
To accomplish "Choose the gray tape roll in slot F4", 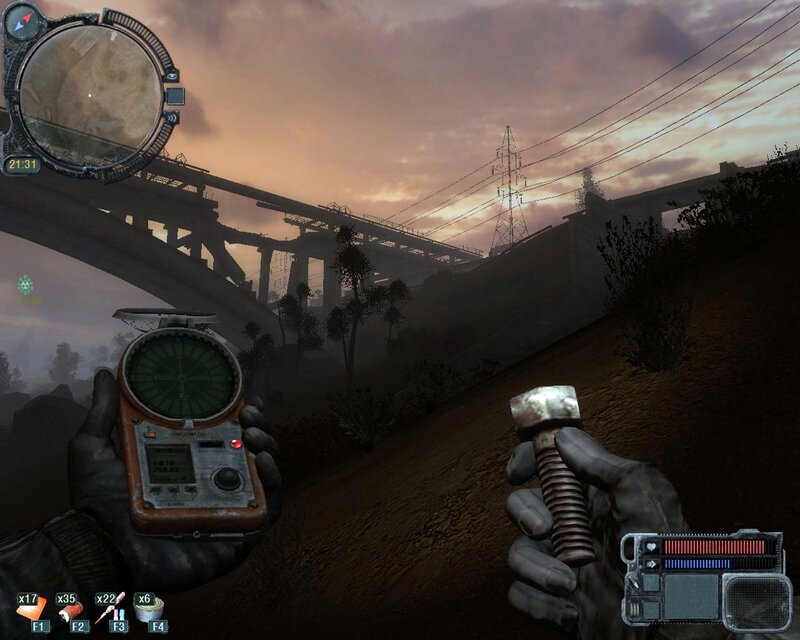I will click(151, 608).
